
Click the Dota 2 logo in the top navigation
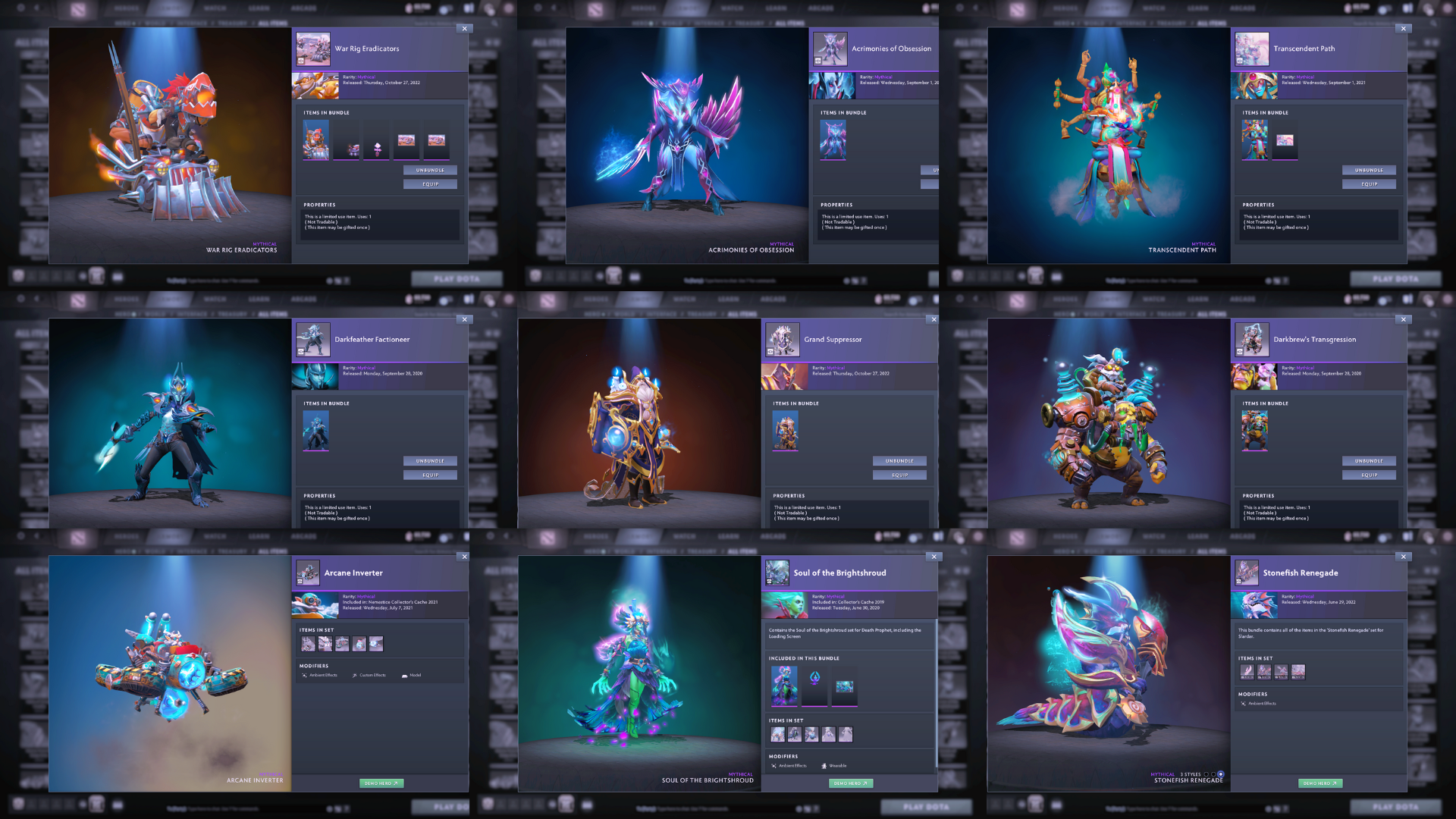click(x=78, y=8)
